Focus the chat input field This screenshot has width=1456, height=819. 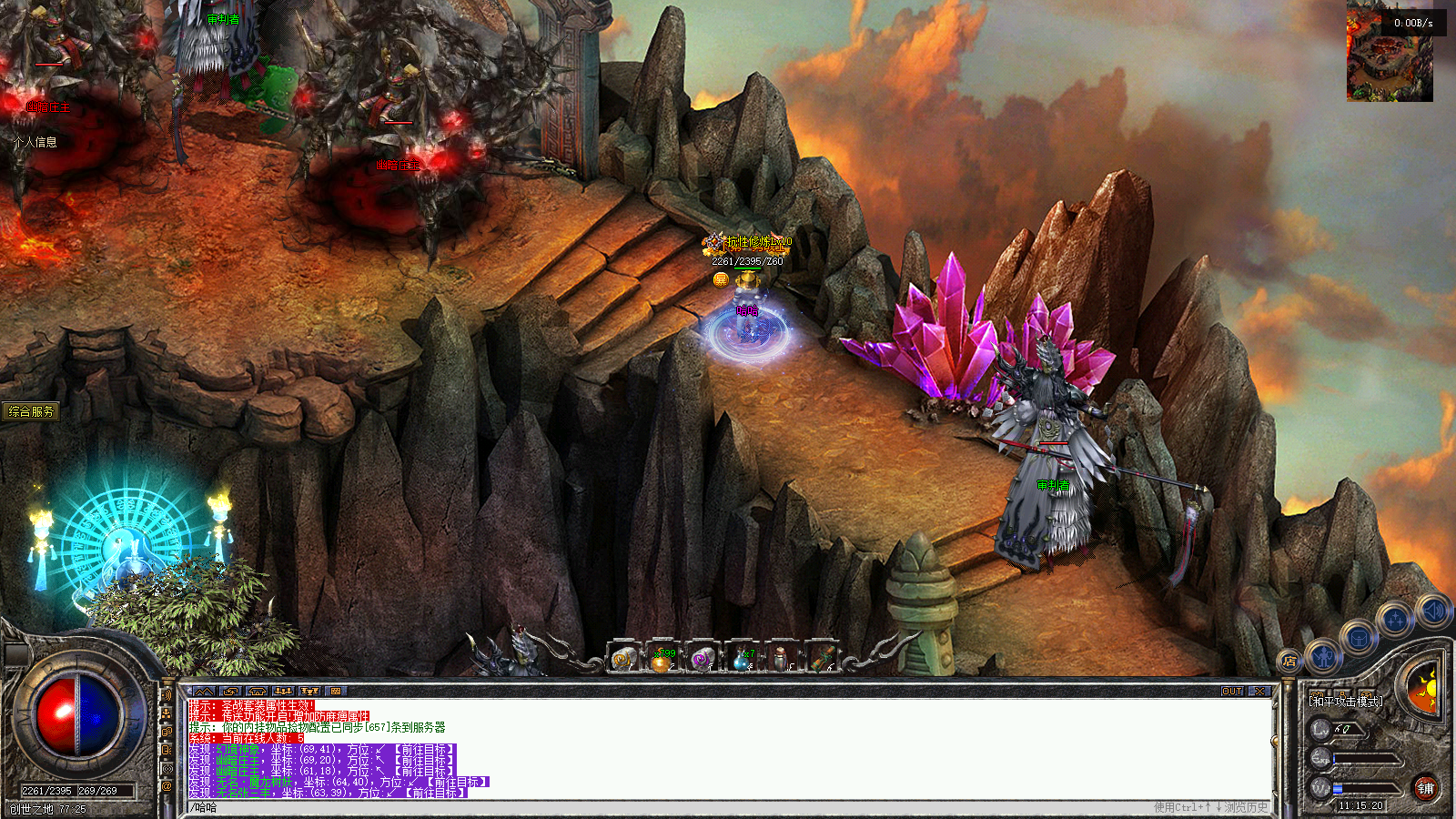pos(637,807)
